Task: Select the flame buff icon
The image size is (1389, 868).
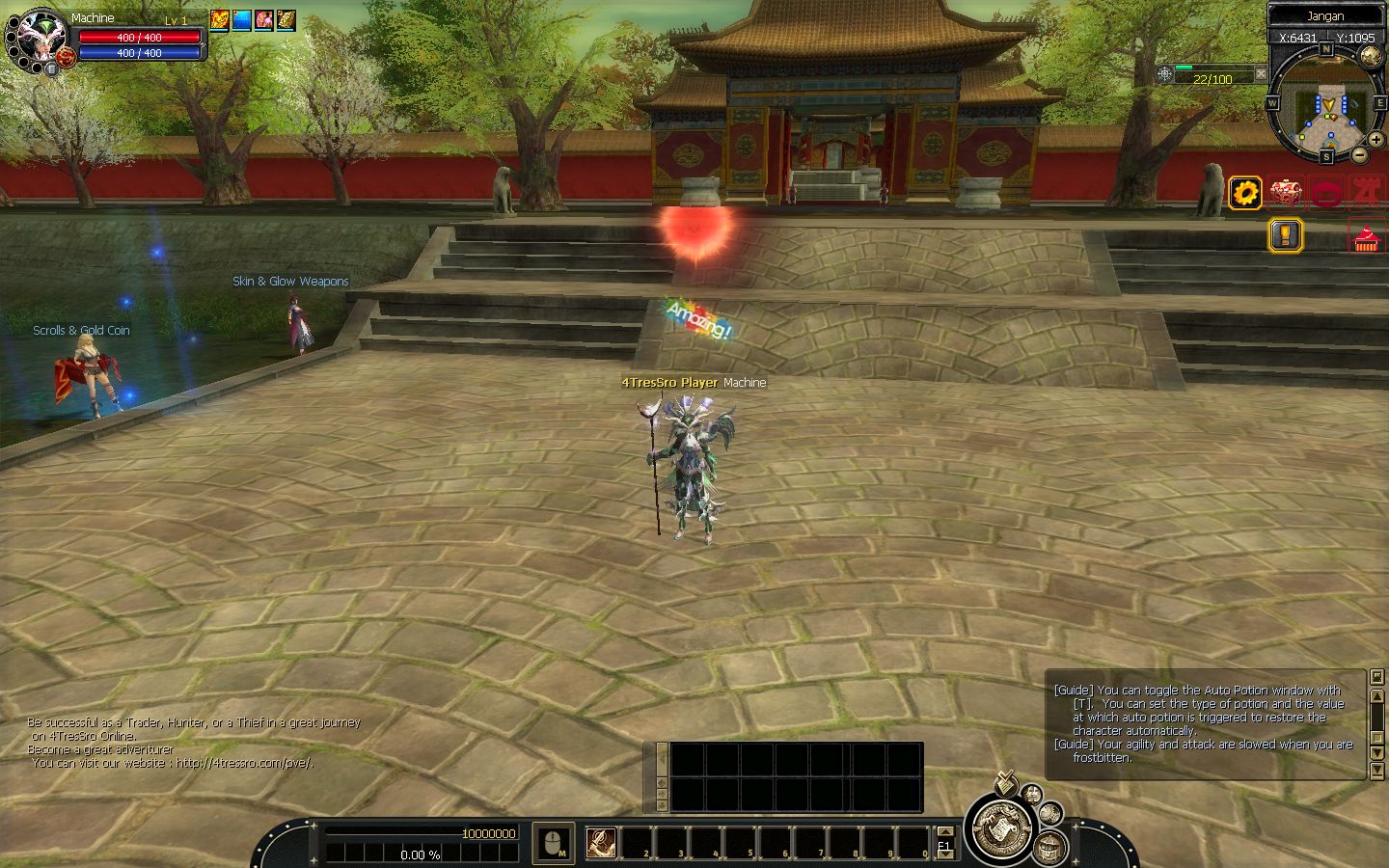Action: coord(220,19)
